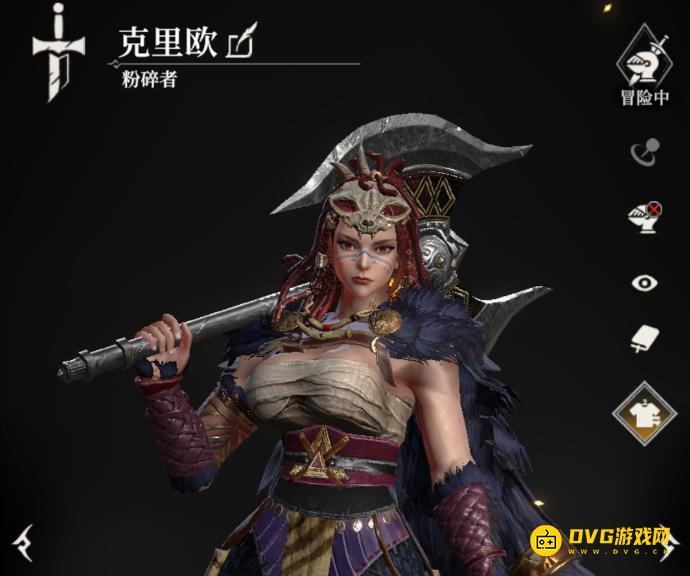Viewport: 690px width, 576px height.
Task: Open the paint roller dye icon
Action: tap(643, 340)
